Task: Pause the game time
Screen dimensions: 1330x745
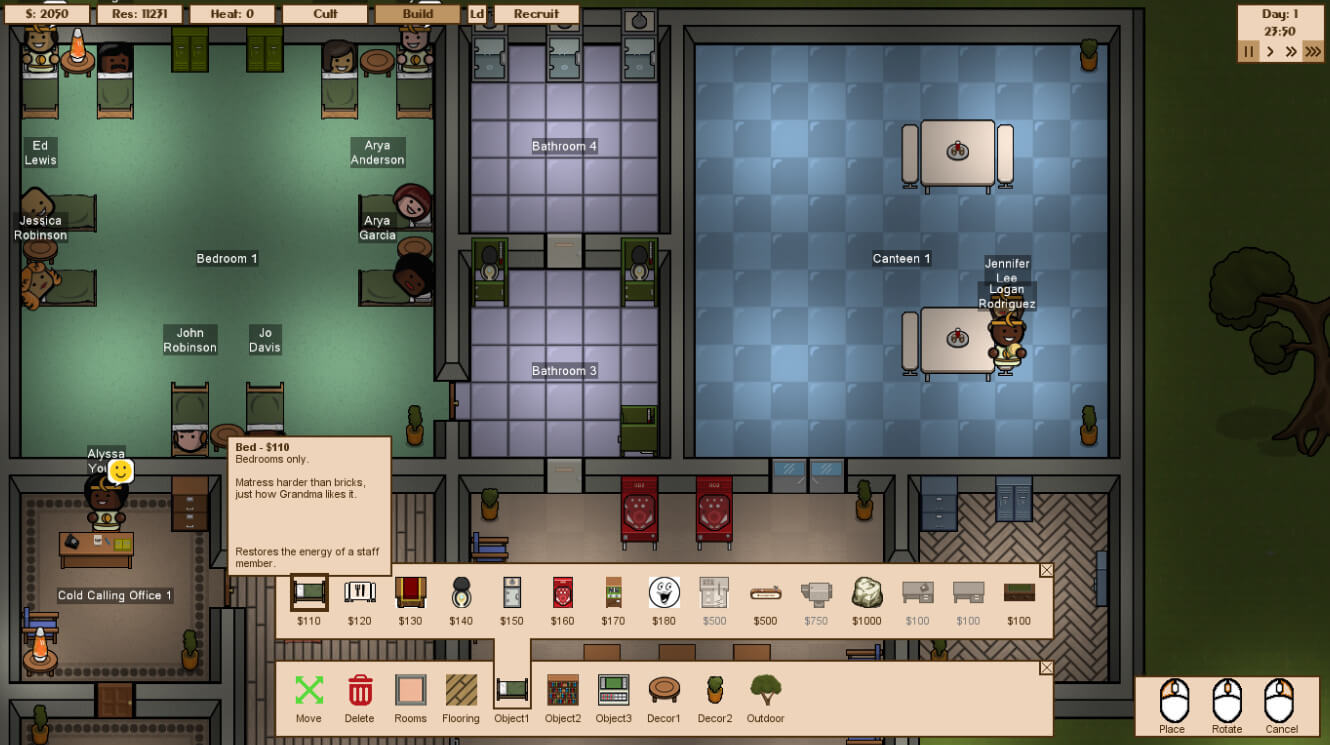Action: coord(1248,51)
